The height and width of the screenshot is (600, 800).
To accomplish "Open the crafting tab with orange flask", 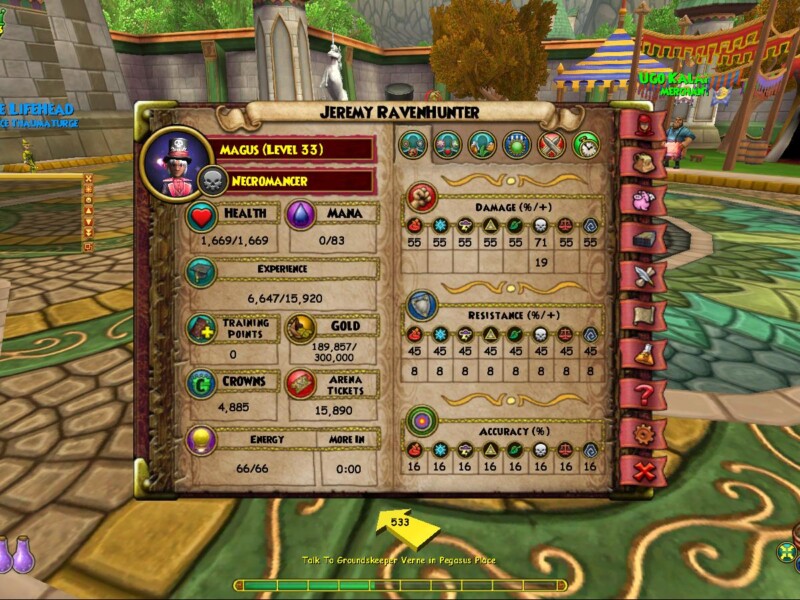I will pos(641,354).
